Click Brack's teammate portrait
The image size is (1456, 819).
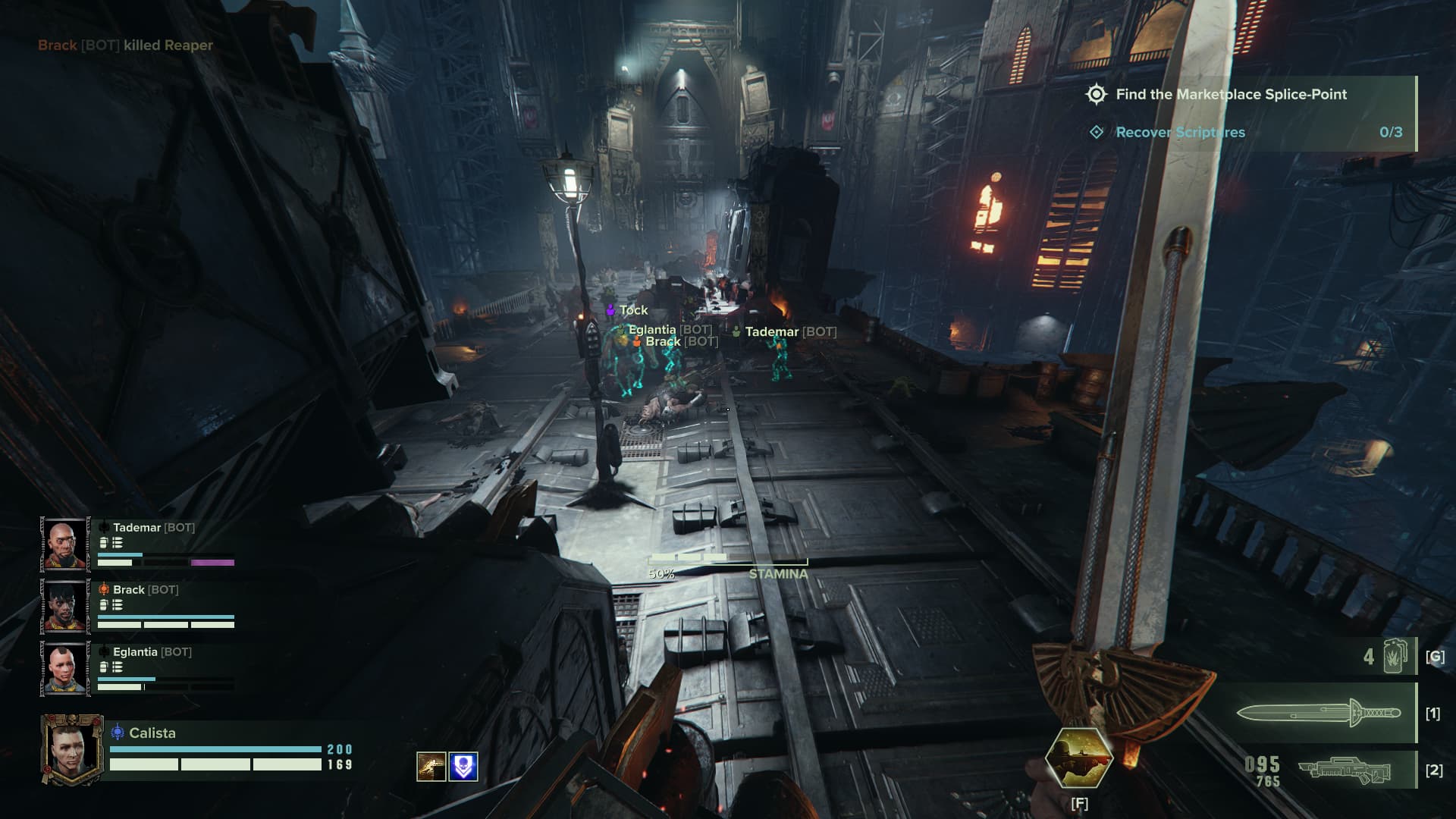pyautogui.click(x=65, y=606)
